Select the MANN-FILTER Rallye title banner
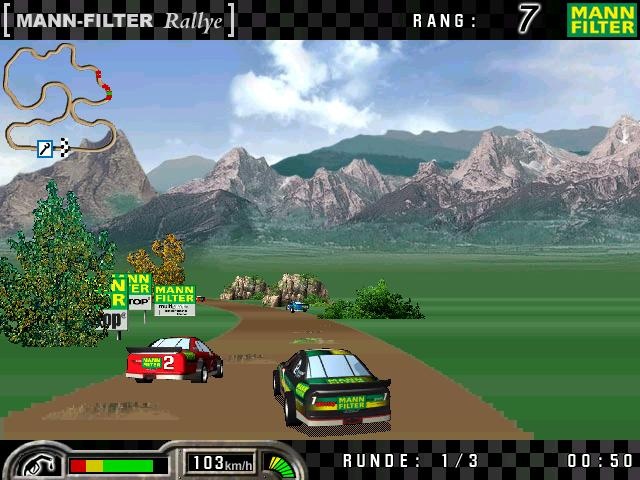 119,20
